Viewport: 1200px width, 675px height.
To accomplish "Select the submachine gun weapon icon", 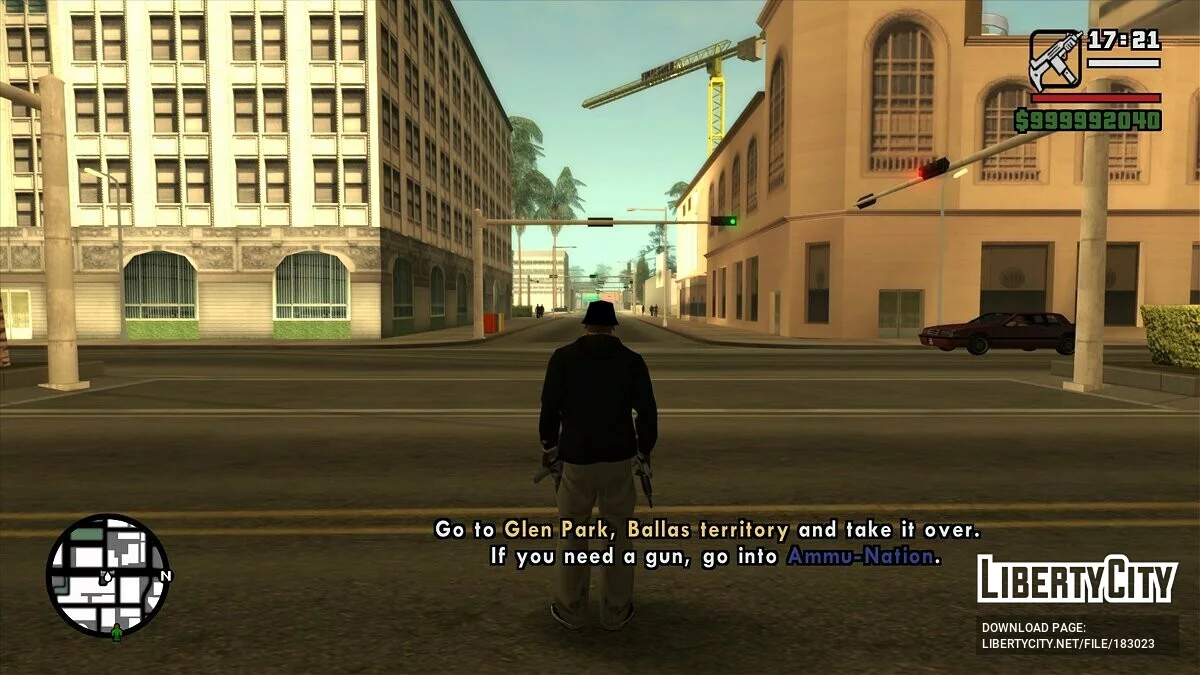I will coord(1055,59).
